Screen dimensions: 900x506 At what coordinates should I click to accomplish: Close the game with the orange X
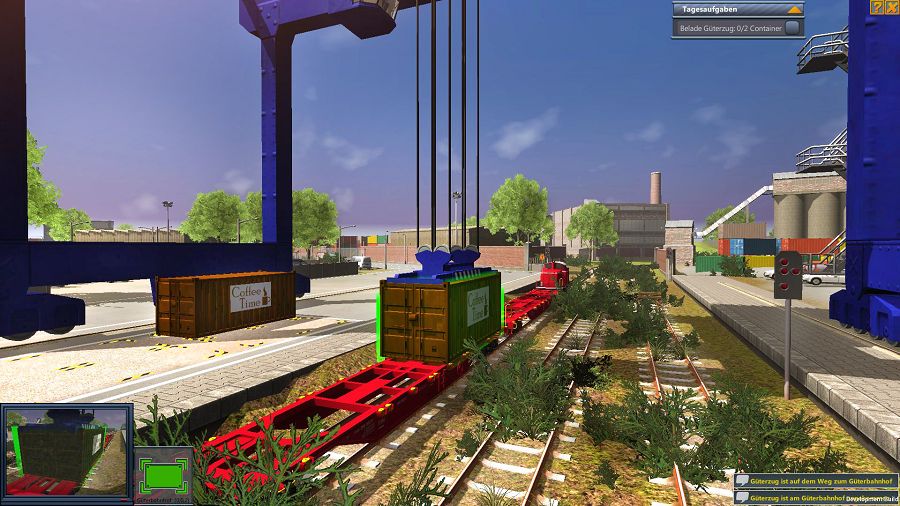(891, 7)
